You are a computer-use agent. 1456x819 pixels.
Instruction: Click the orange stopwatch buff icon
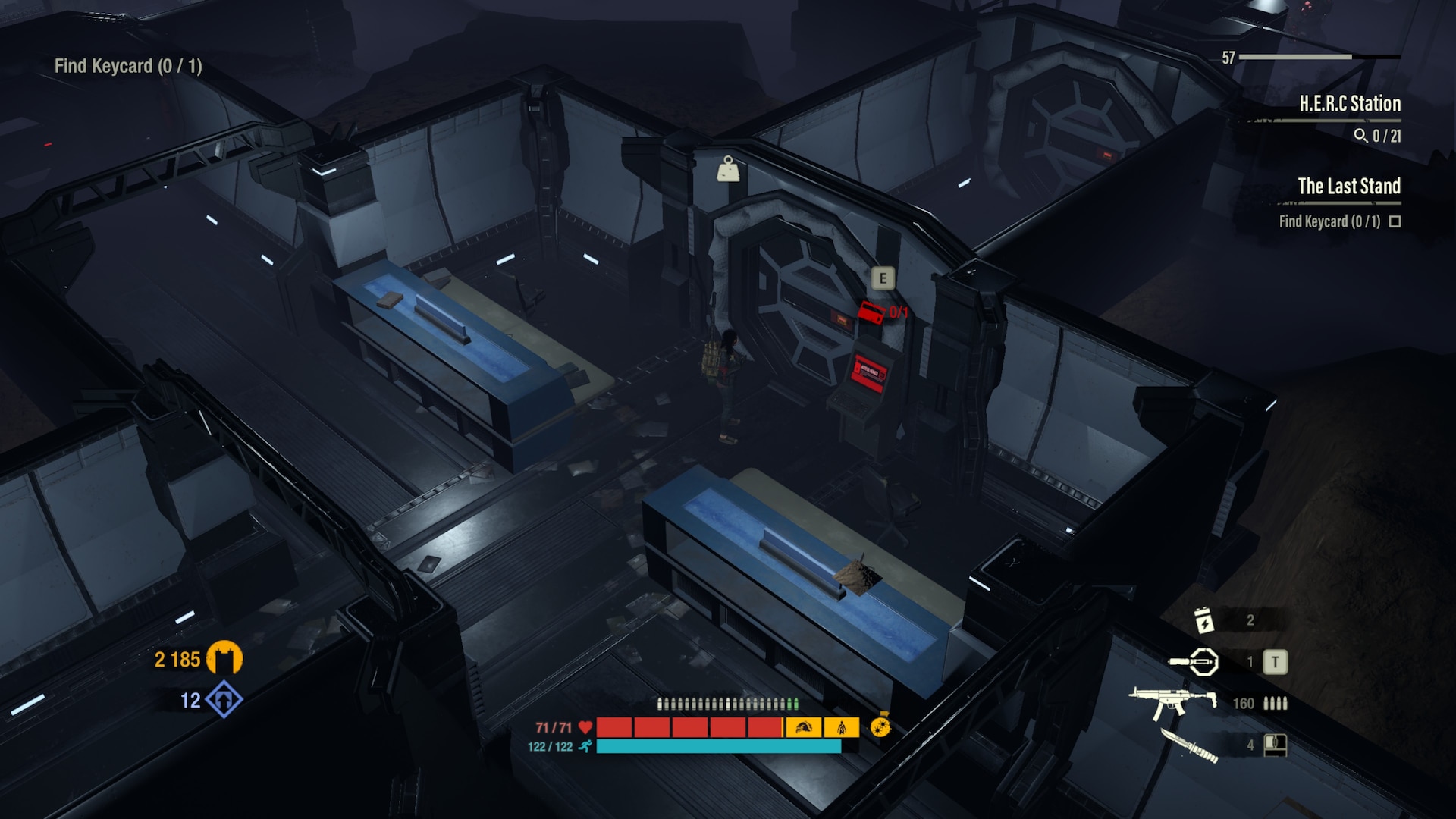(880, 726)
